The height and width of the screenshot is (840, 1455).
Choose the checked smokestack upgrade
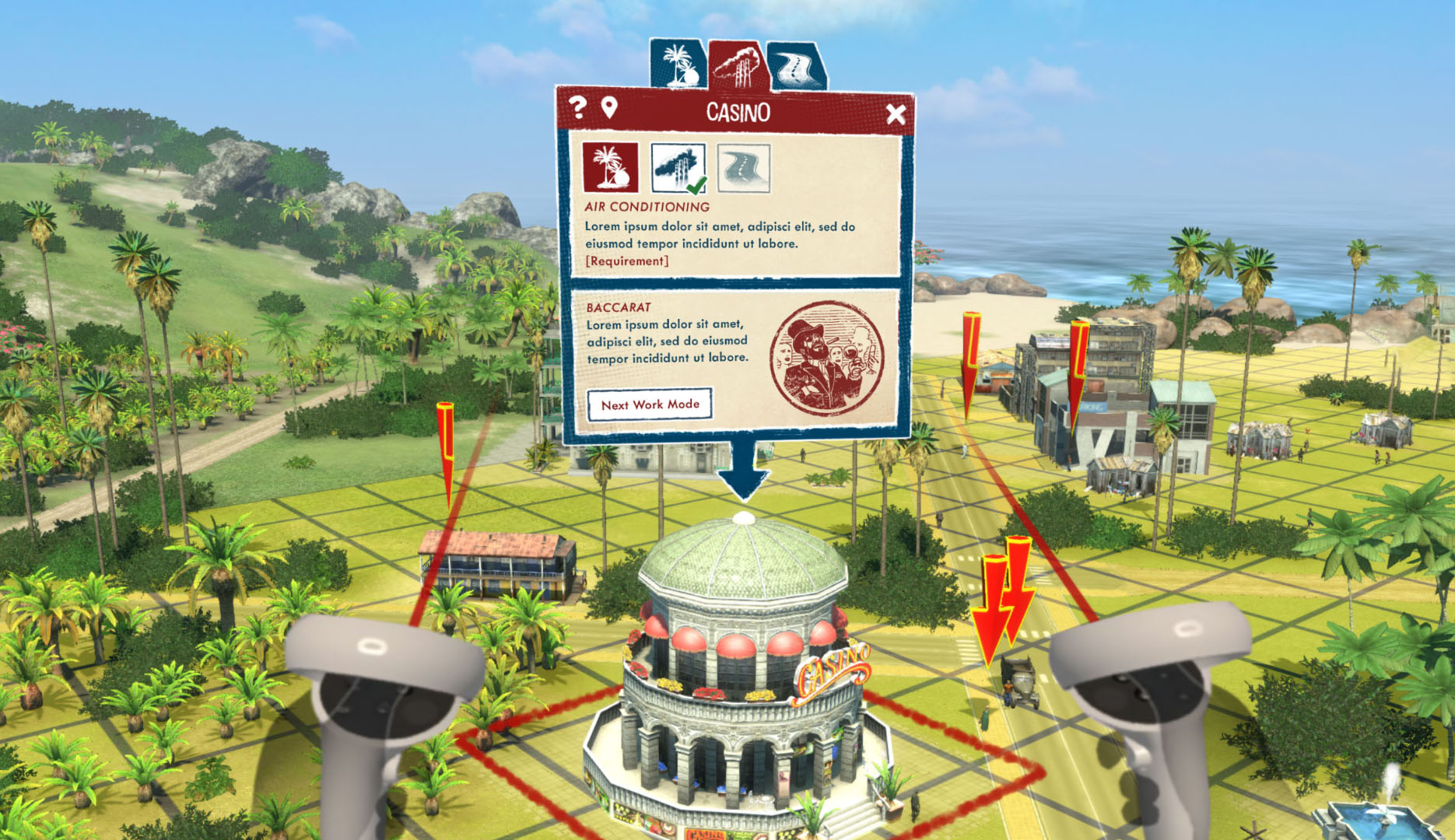point(678,167)
